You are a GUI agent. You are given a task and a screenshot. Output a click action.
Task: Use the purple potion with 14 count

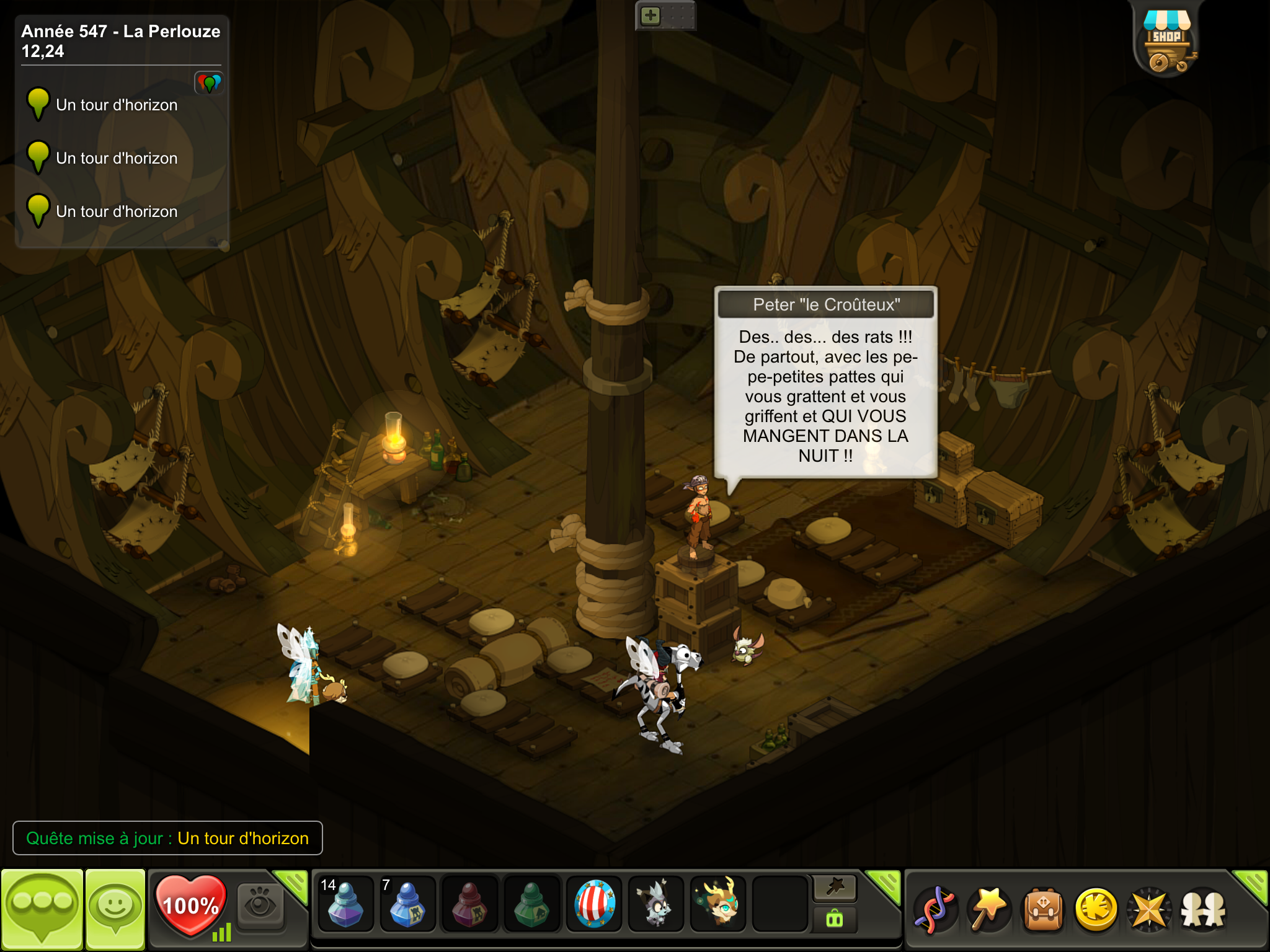[345, 904]
